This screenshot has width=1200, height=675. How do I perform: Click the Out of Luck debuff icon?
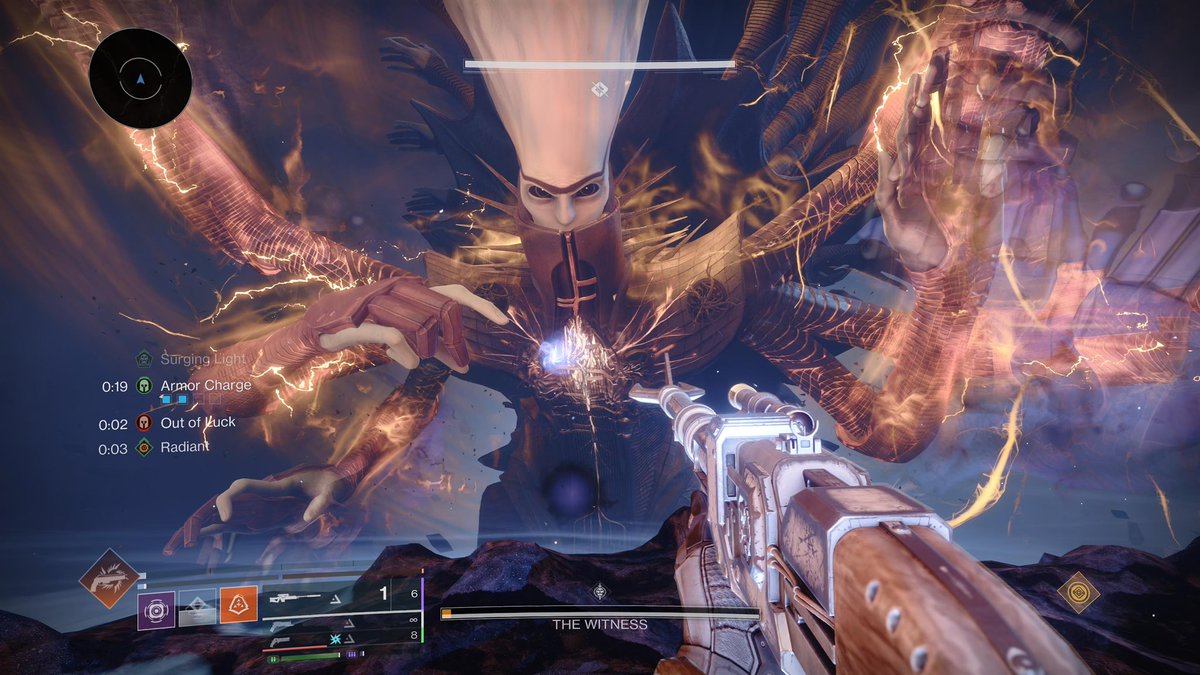[x=144, y=423]
